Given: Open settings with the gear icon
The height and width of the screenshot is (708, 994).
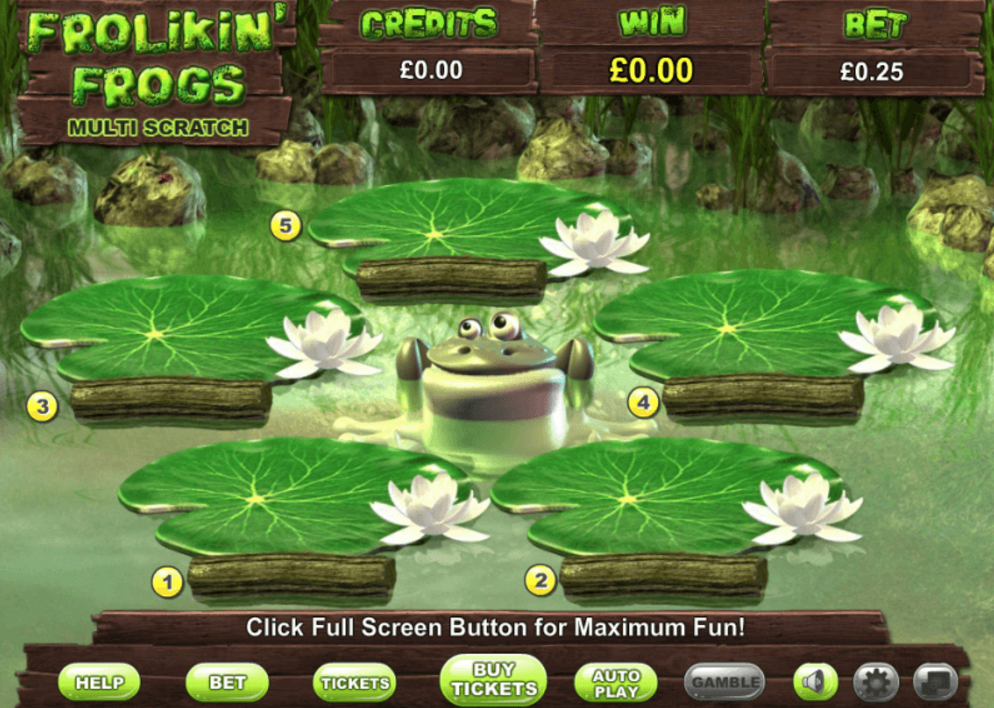Looking at the screenshot, I should (876, 683).
